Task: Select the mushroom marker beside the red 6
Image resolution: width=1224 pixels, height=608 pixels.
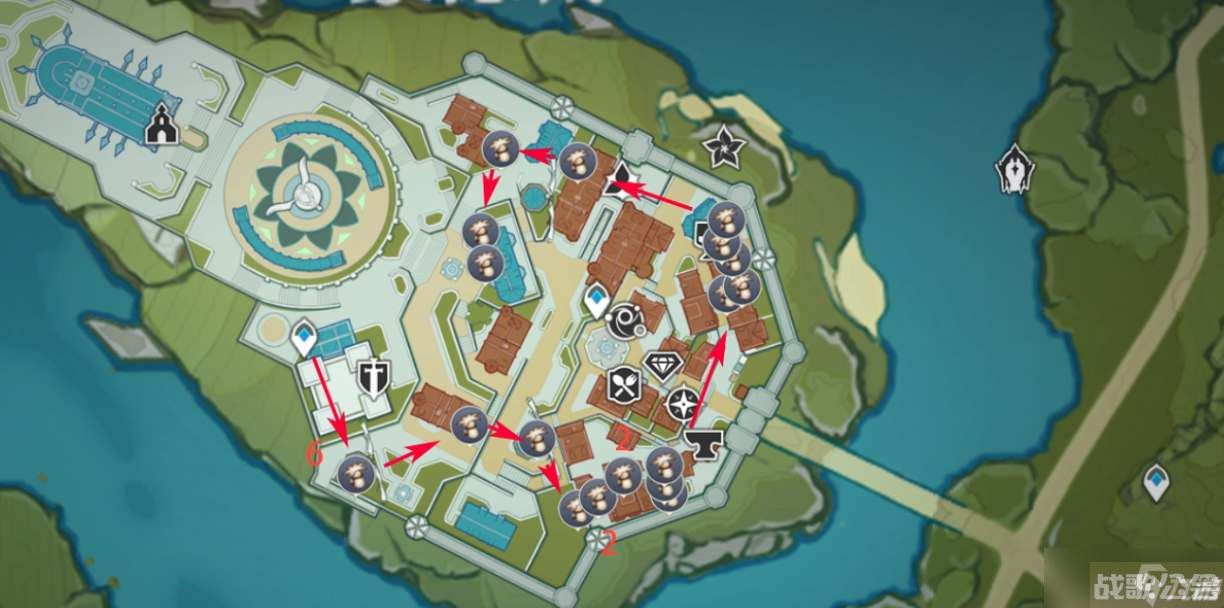Action: click(355, 473)
